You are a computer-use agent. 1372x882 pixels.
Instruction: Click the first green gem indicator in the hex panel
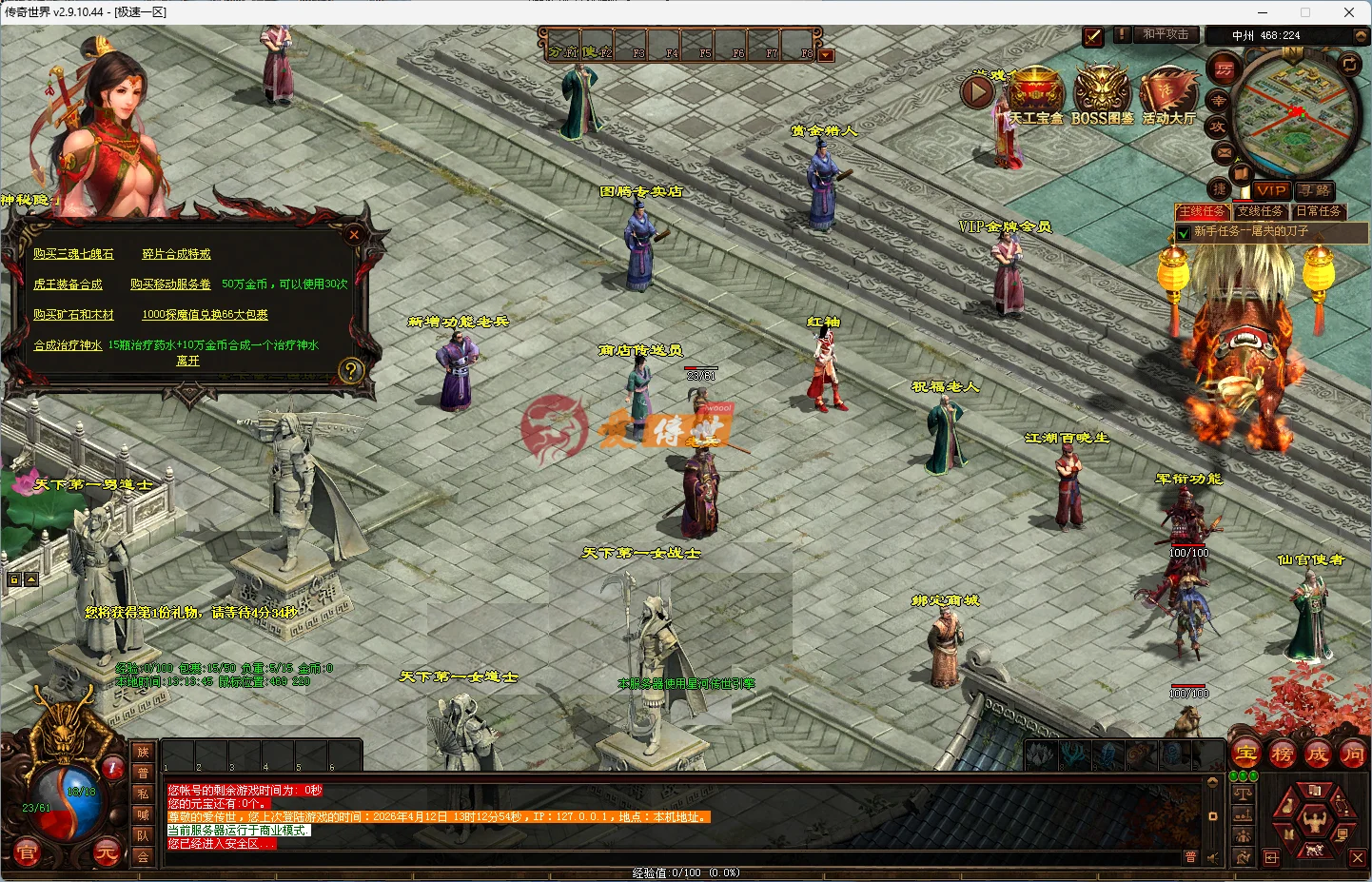[1233, 774]
